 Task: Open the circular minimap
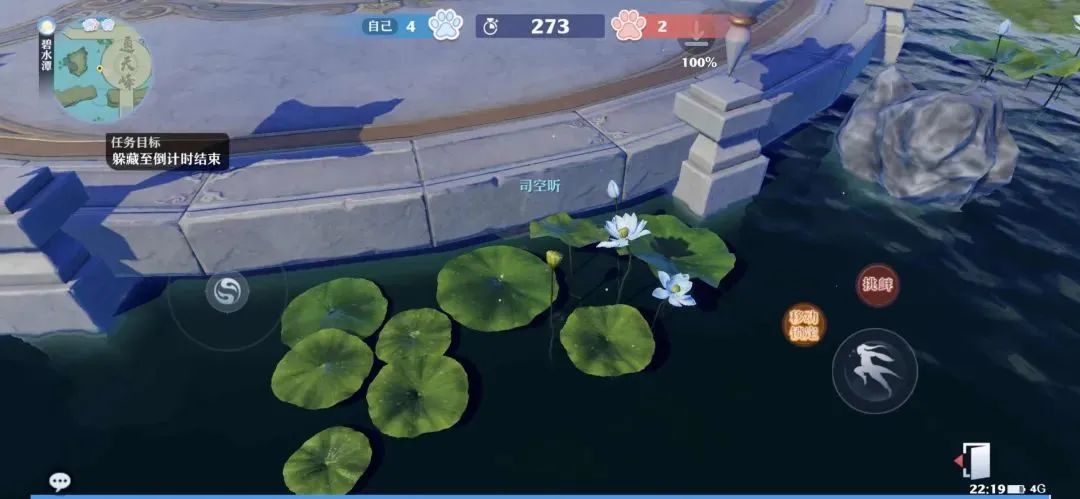coord(102,70)
